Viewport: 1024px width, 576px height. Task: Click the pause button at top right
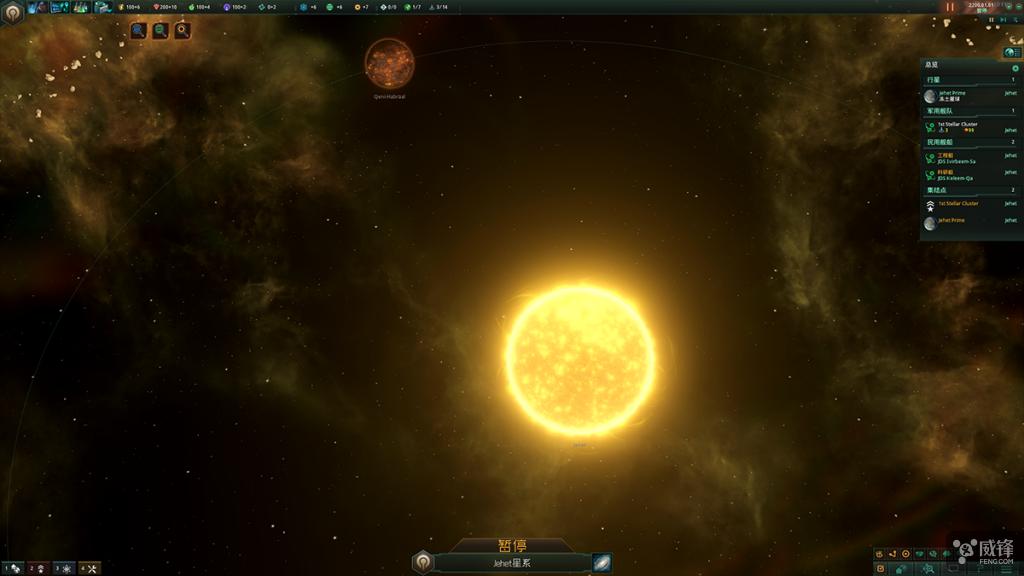coord(950,7)
